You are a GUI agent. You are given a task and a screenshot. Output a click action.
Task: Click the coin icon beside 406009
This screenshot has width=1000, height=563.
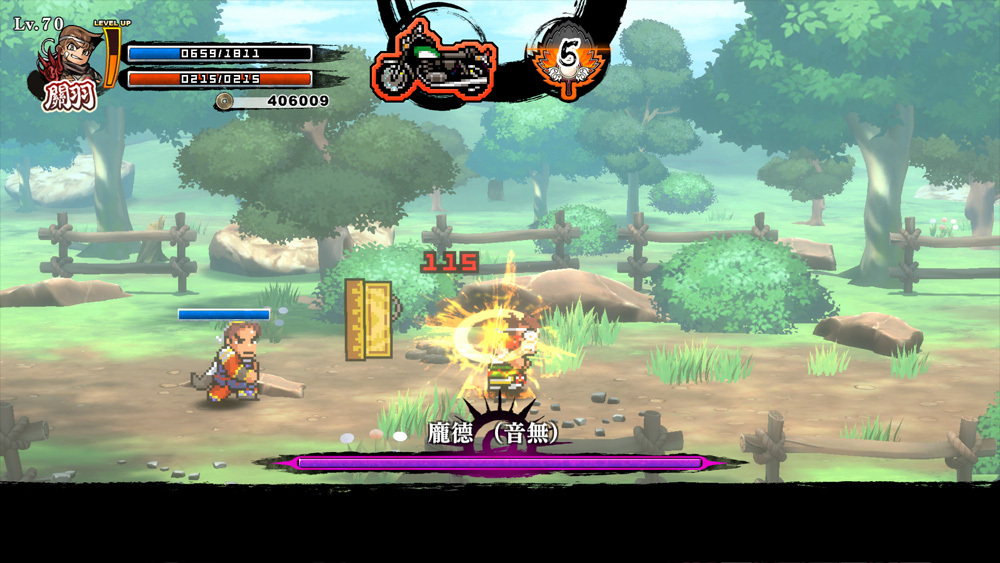[225, 100]
